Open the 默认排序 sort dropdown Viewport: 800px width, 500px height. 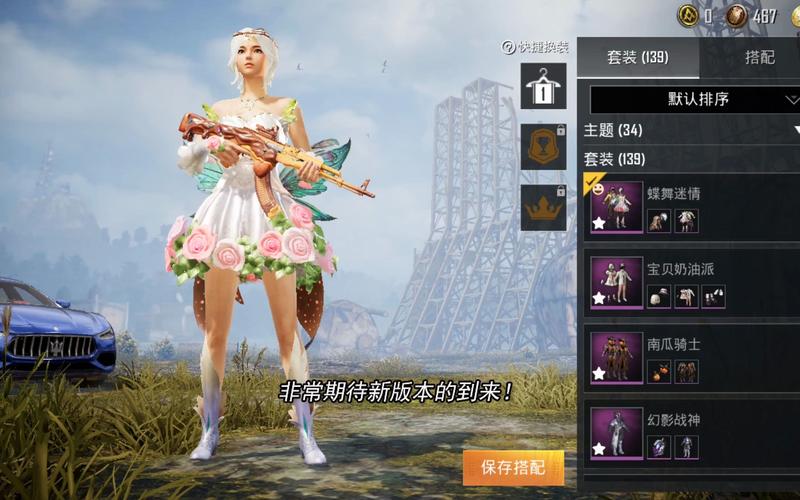point(696,99)
